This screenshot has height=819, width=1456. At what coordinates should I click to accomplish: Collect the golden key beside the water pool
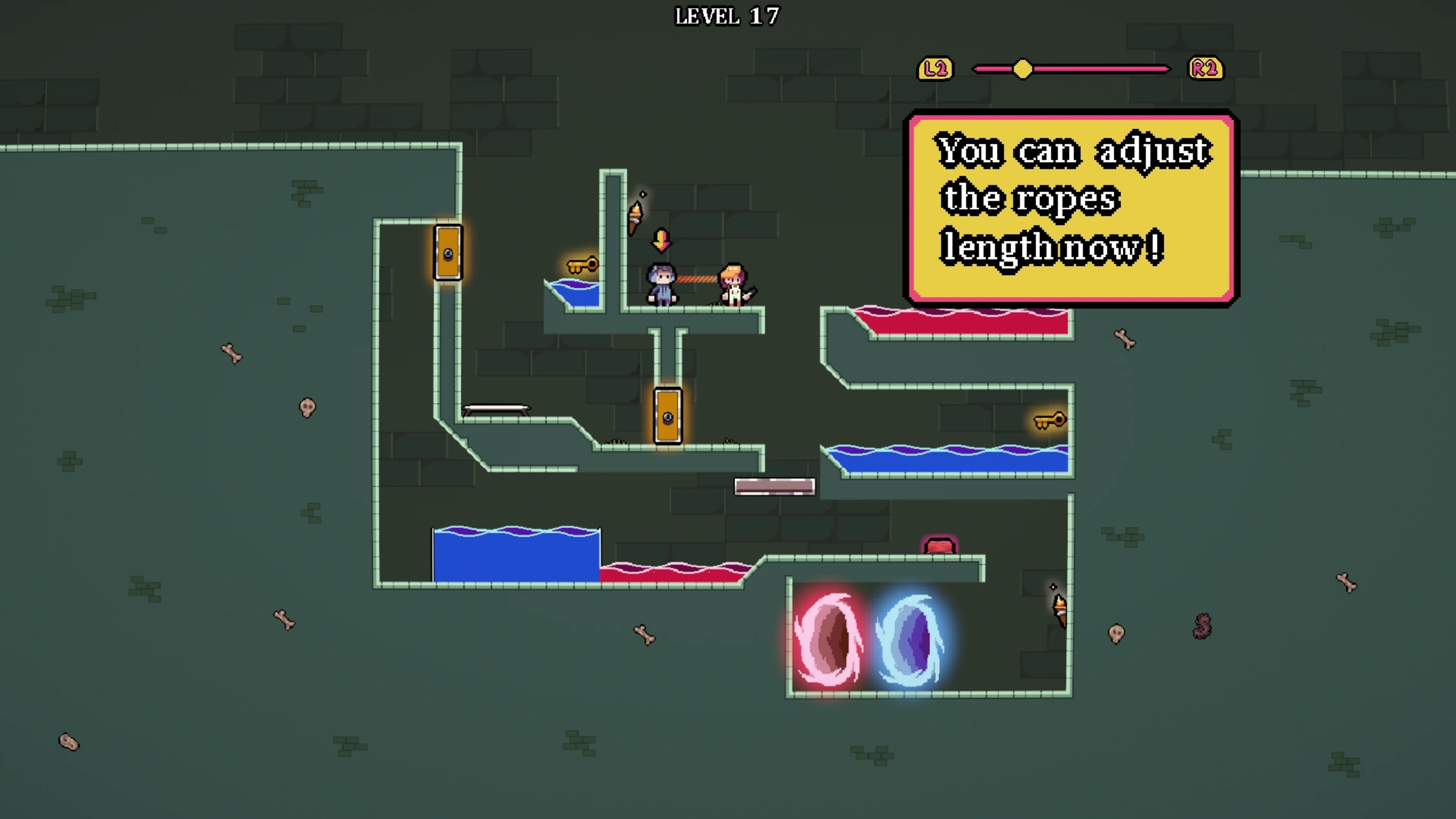point(582,266)
